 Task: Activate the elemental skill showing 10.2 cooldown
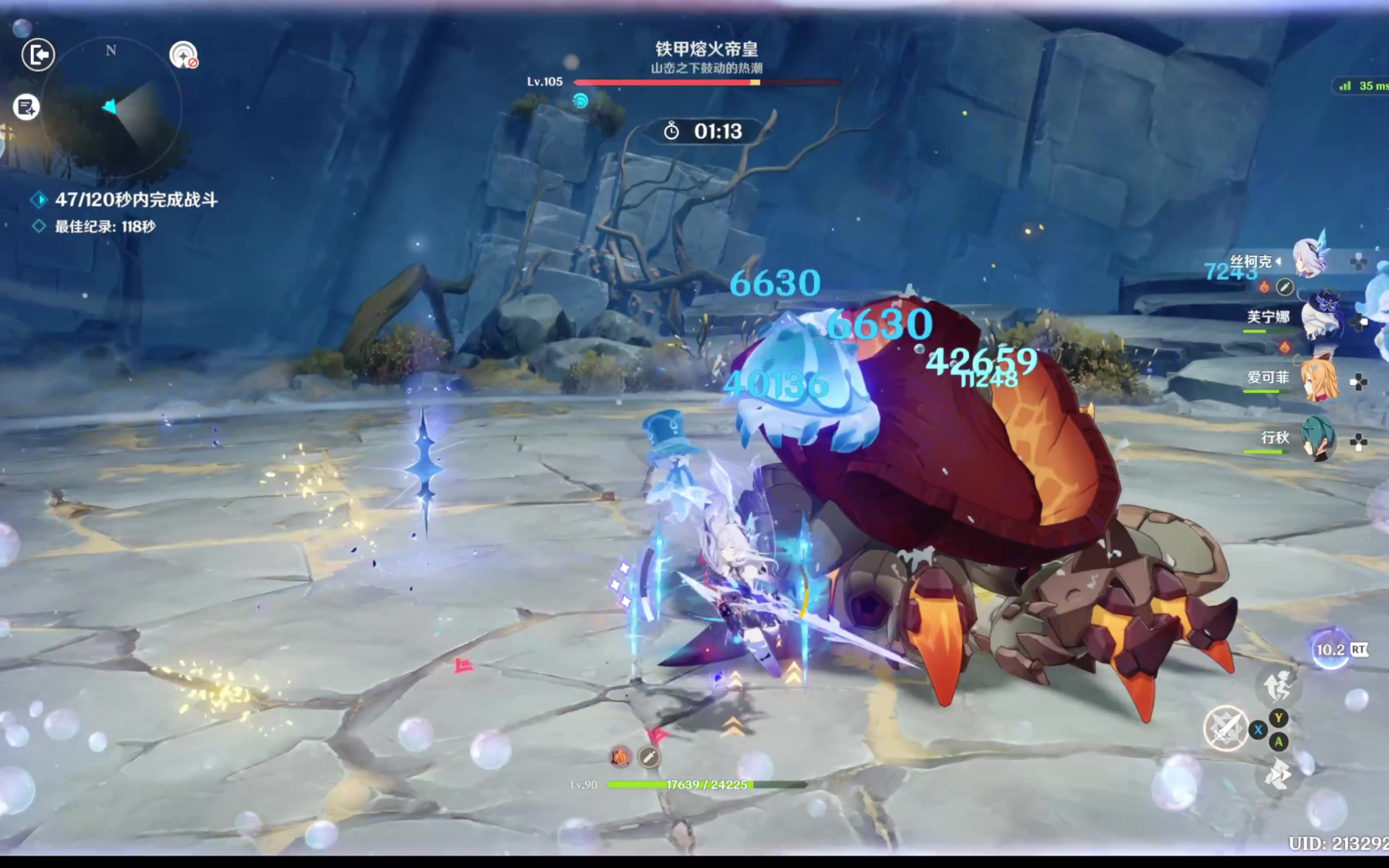(1330, 650)
